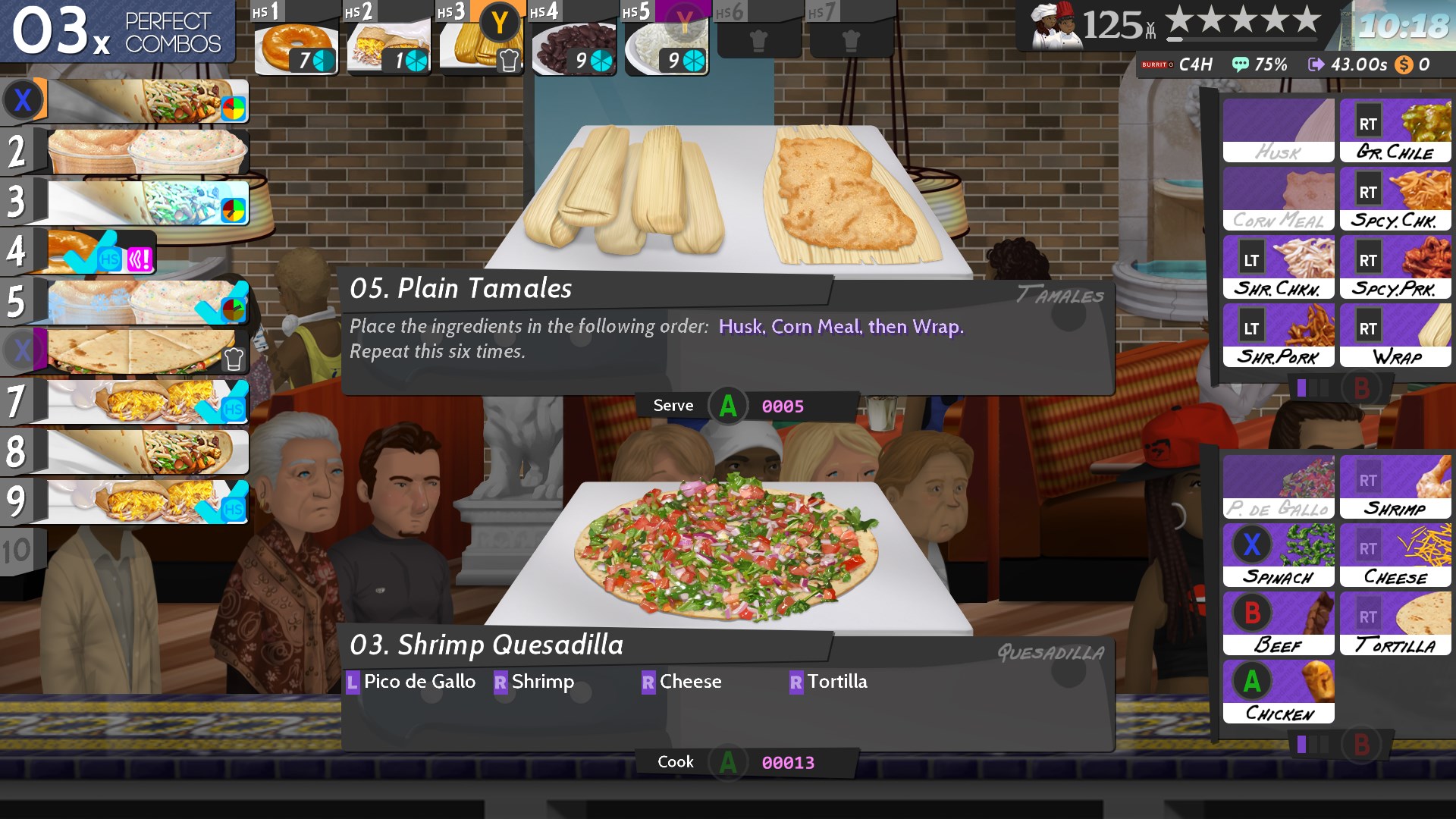Click the chef hat icon in slot HS6

761,38
